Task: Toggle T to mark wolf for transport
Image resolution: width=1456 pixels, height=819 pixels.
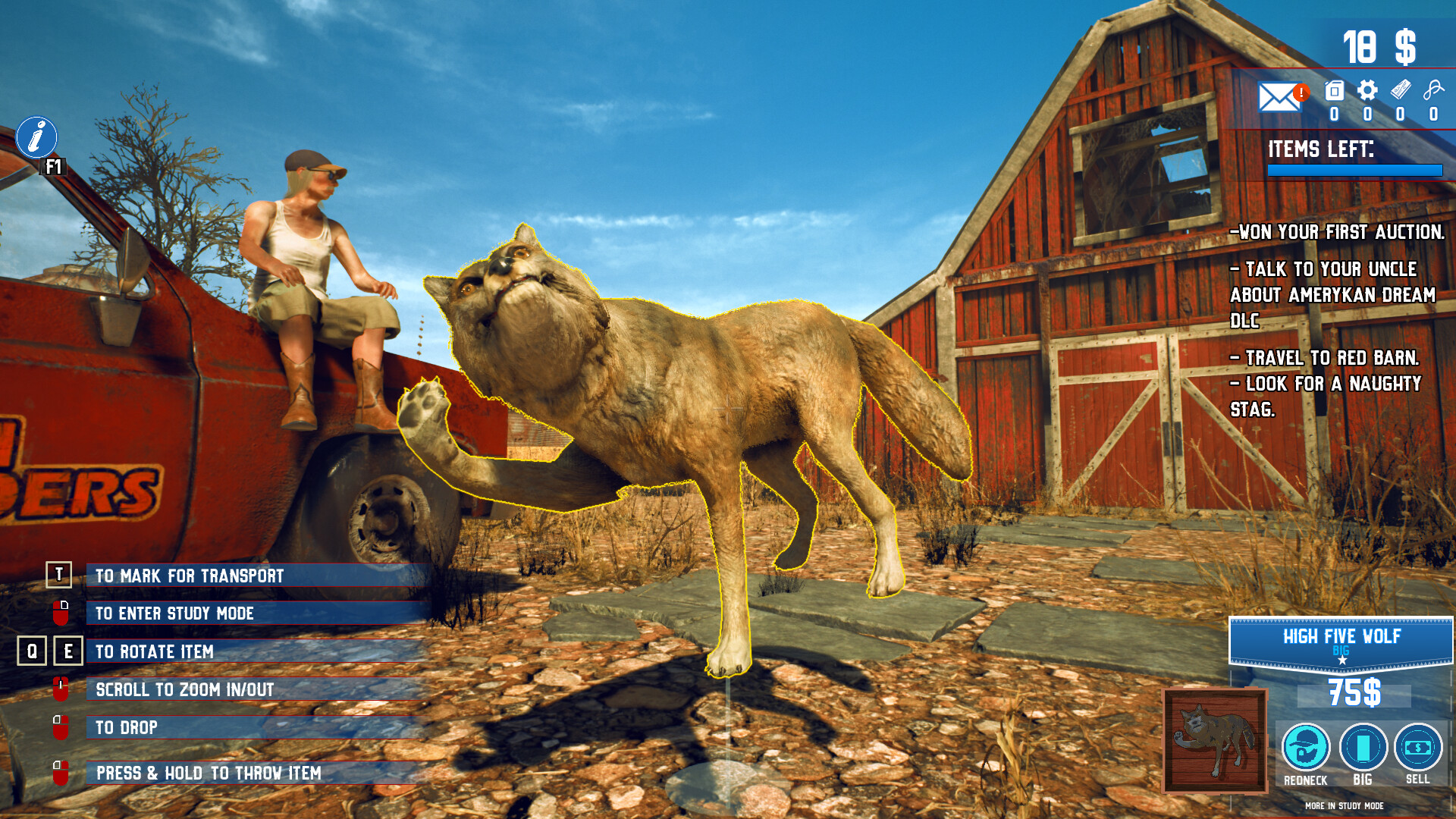Action: click(58, 576)
